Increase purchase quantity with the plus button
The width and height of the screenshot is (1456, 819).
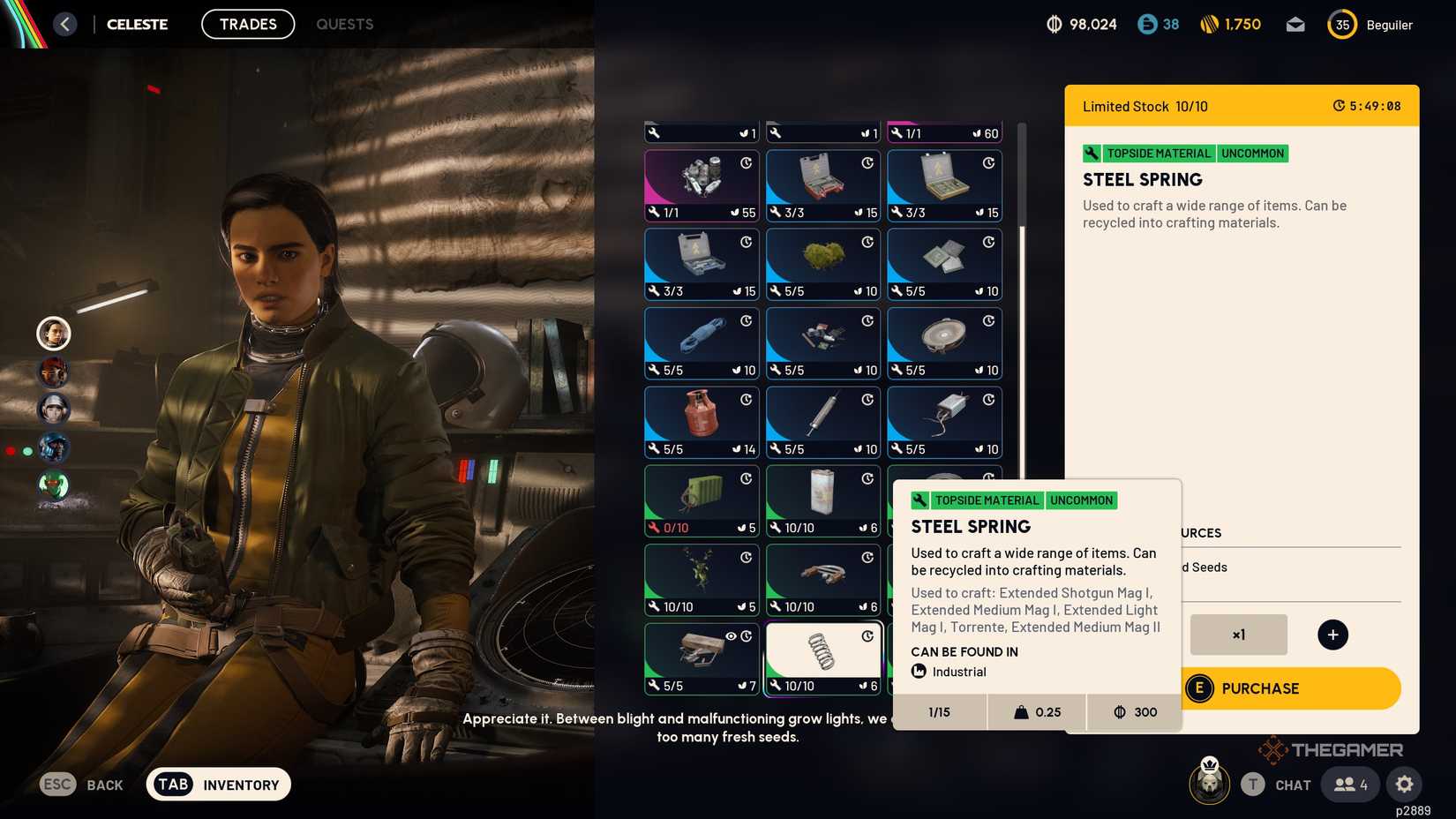point(1332,634)
